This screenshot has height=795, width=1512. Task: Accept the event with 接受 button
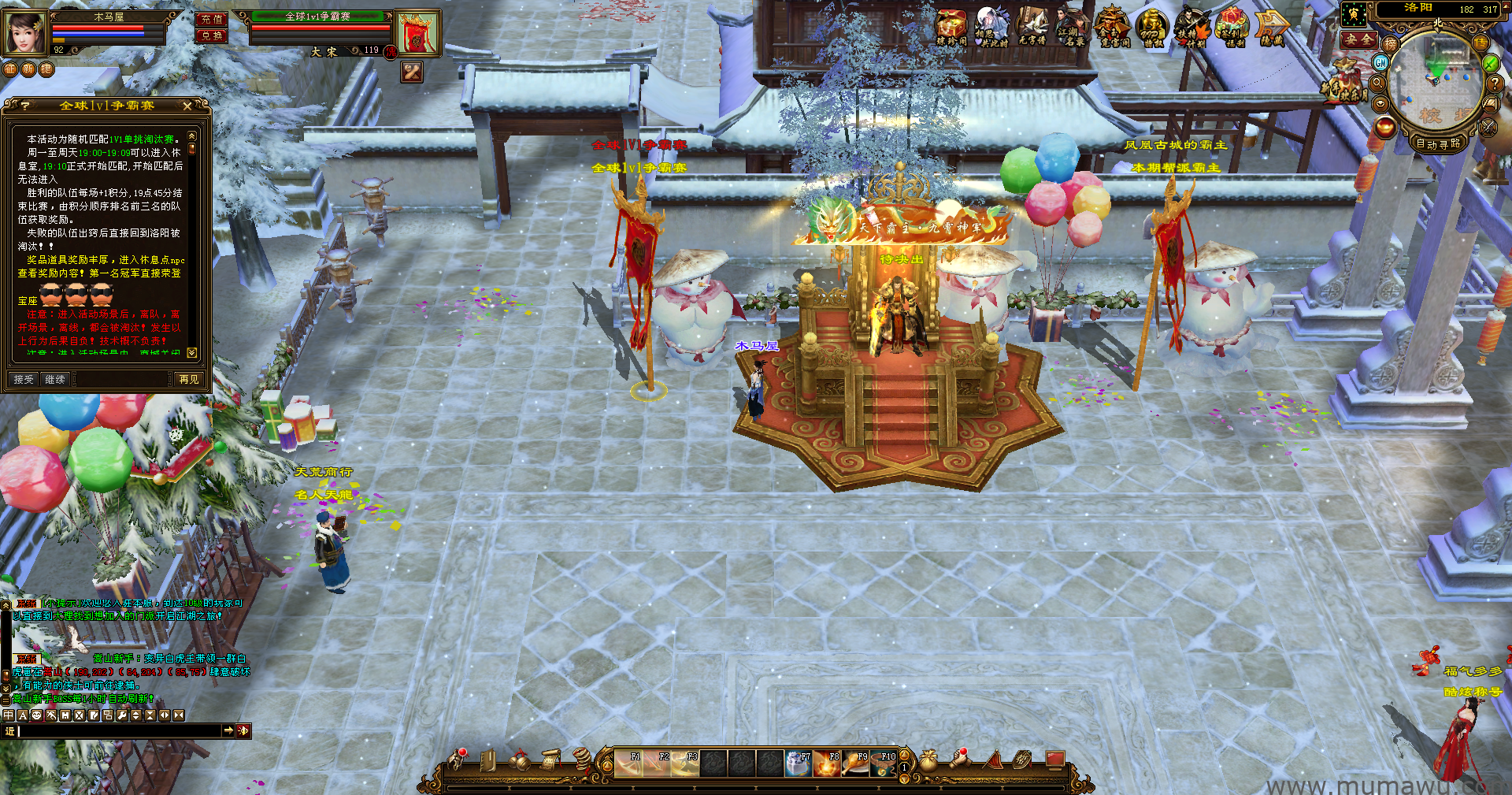coord(24,380)
